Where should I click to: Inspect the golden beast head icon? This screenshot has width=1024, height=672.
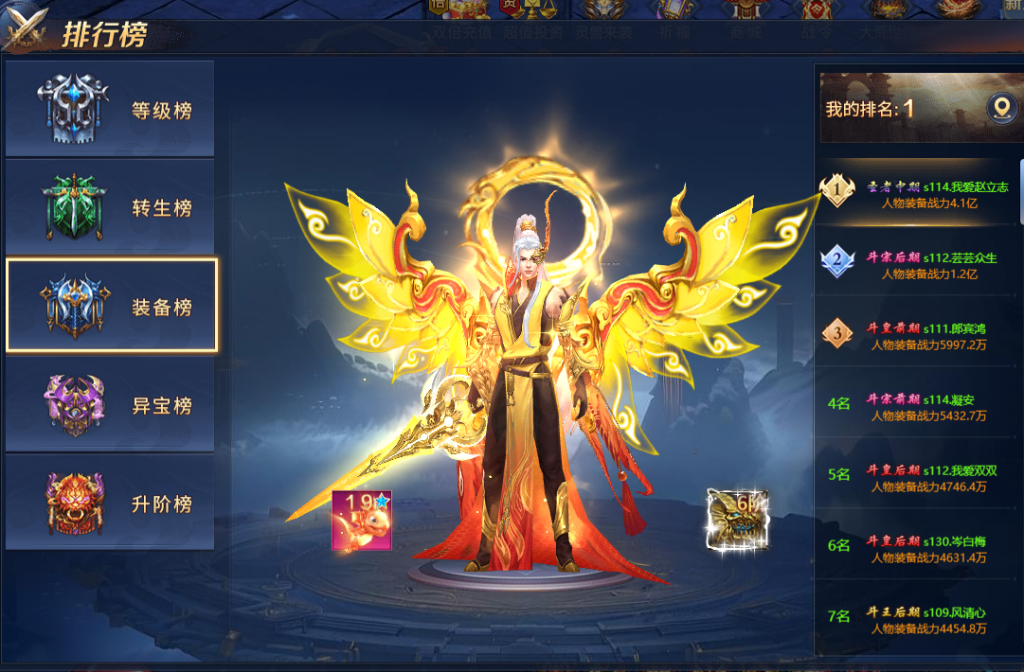735,518
